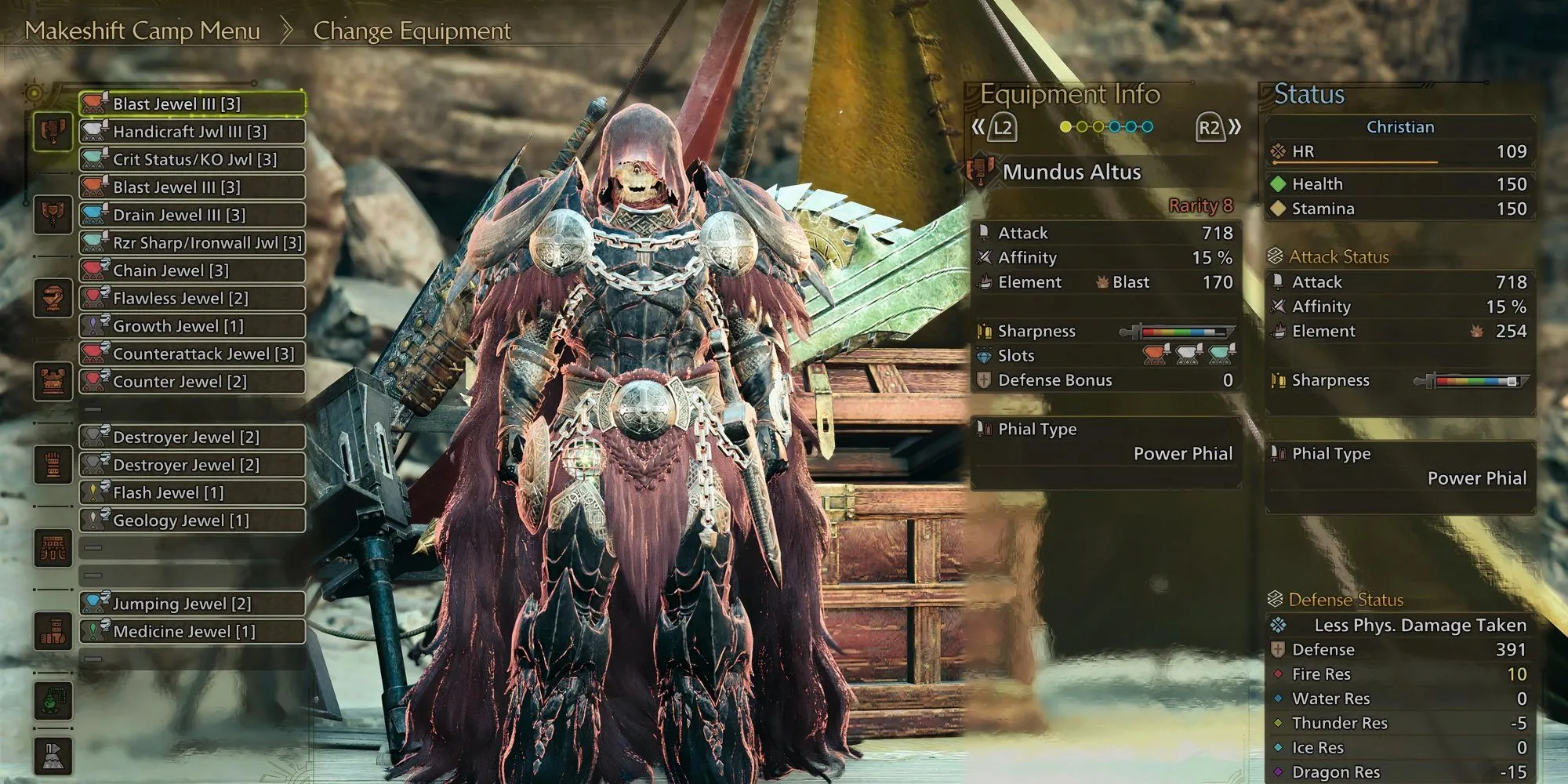
Task: Choose the Flash Jewel decoration
Action: point(192,492)
